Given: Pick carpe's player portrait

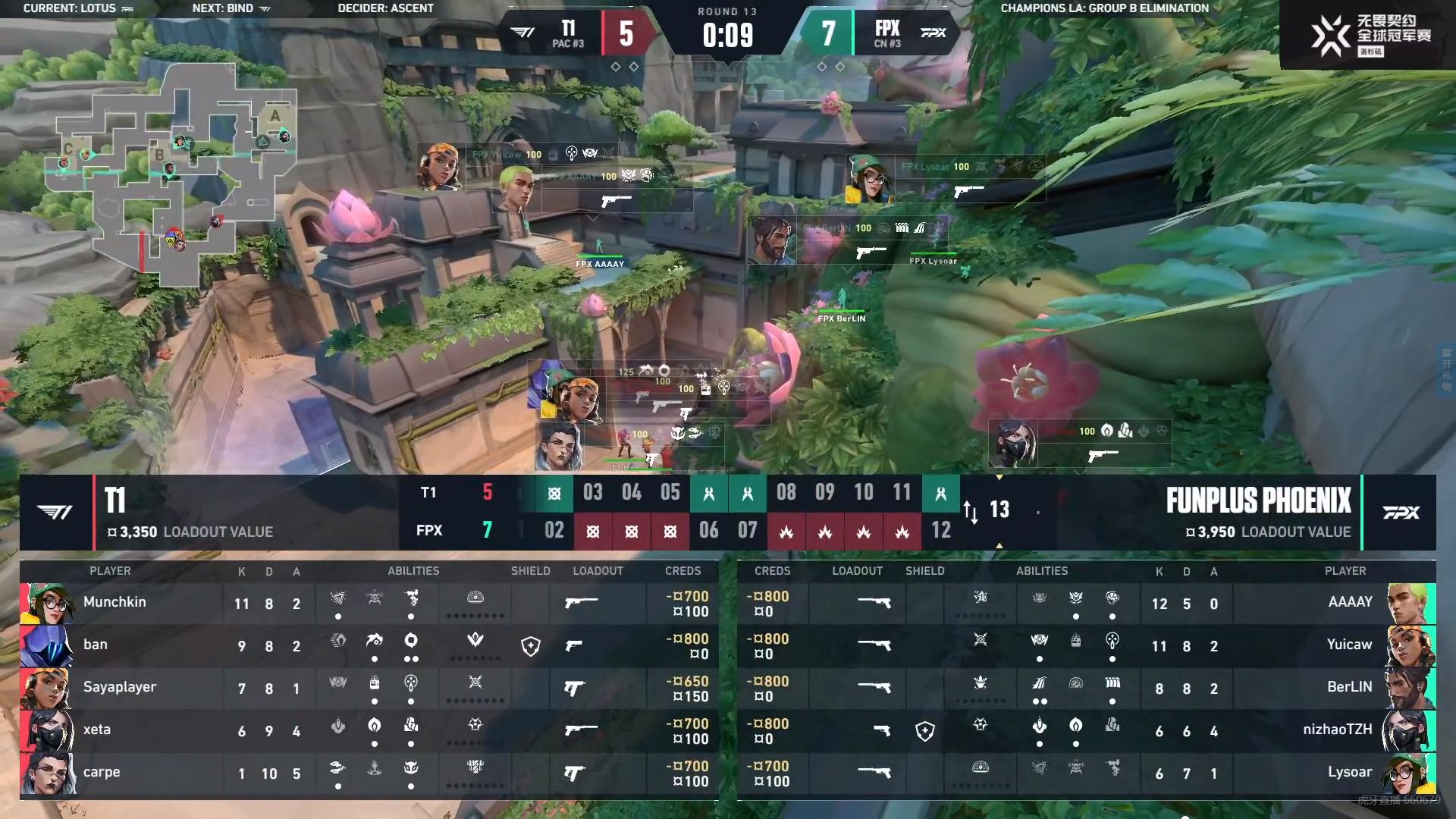Looking at the screenshot, I should (47, 773).
